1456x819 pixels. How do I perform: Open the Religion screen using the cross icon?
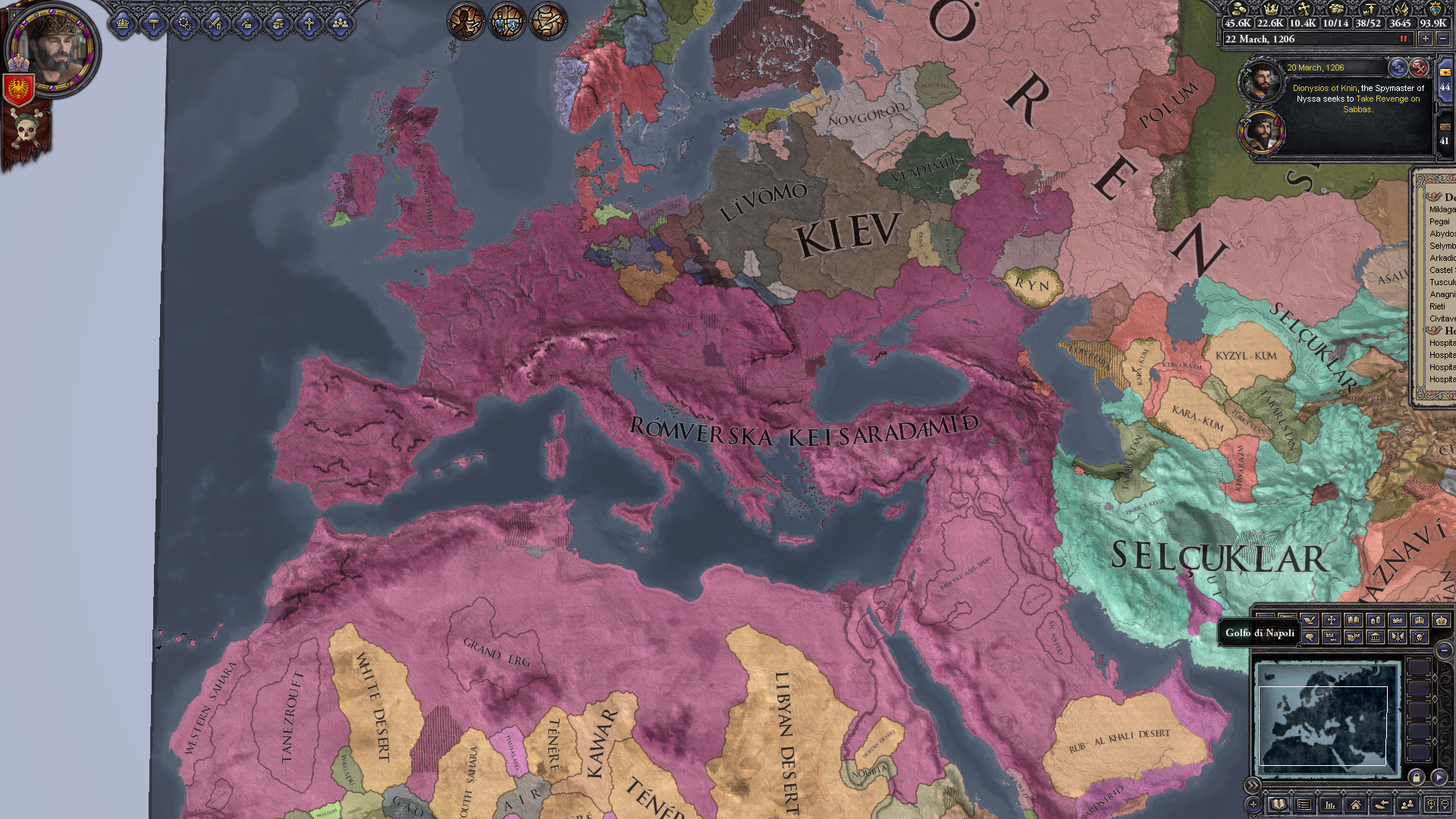coord(309,24)
